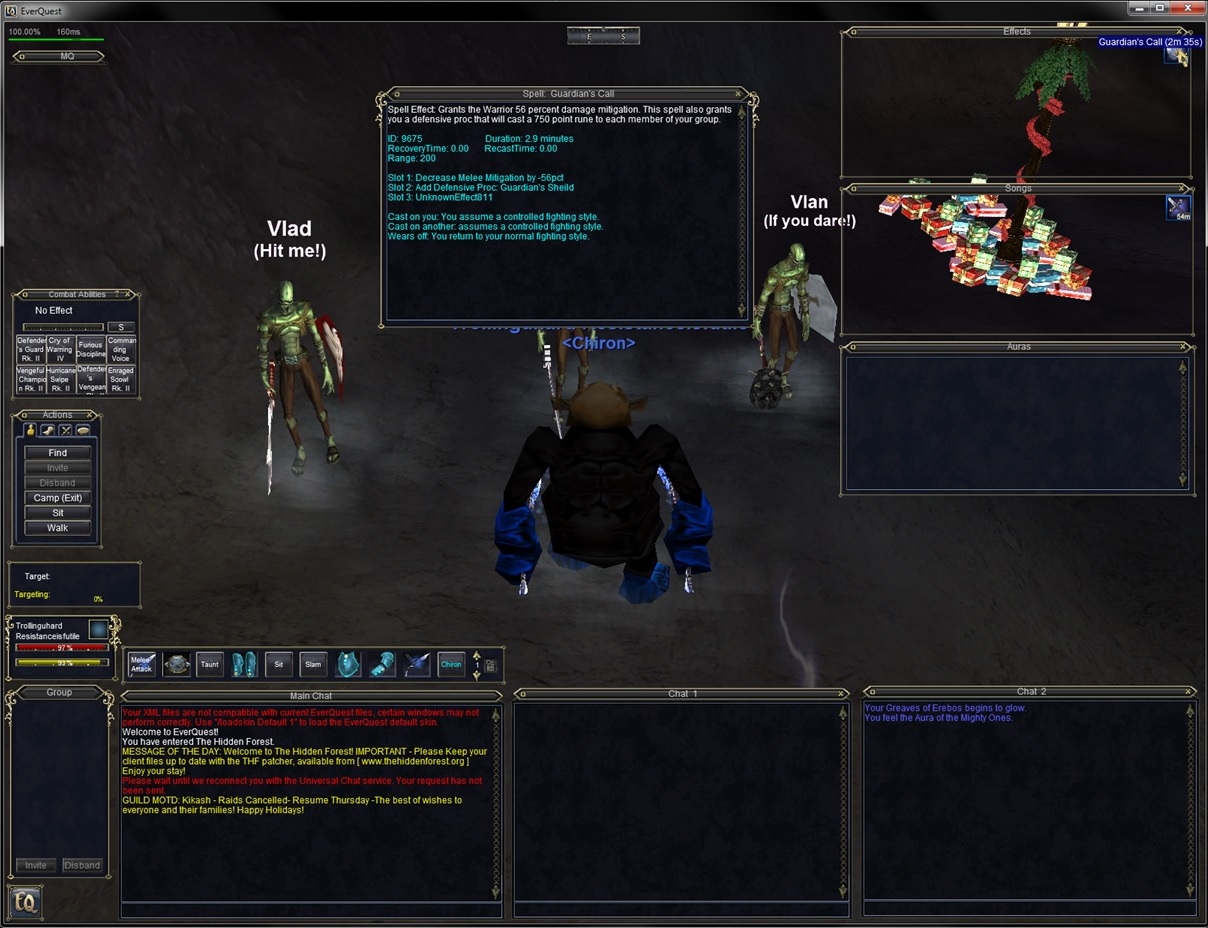Activate Hurricane Swipe Rk. II
1208x928 pixels.
click(x=60, y=380)
